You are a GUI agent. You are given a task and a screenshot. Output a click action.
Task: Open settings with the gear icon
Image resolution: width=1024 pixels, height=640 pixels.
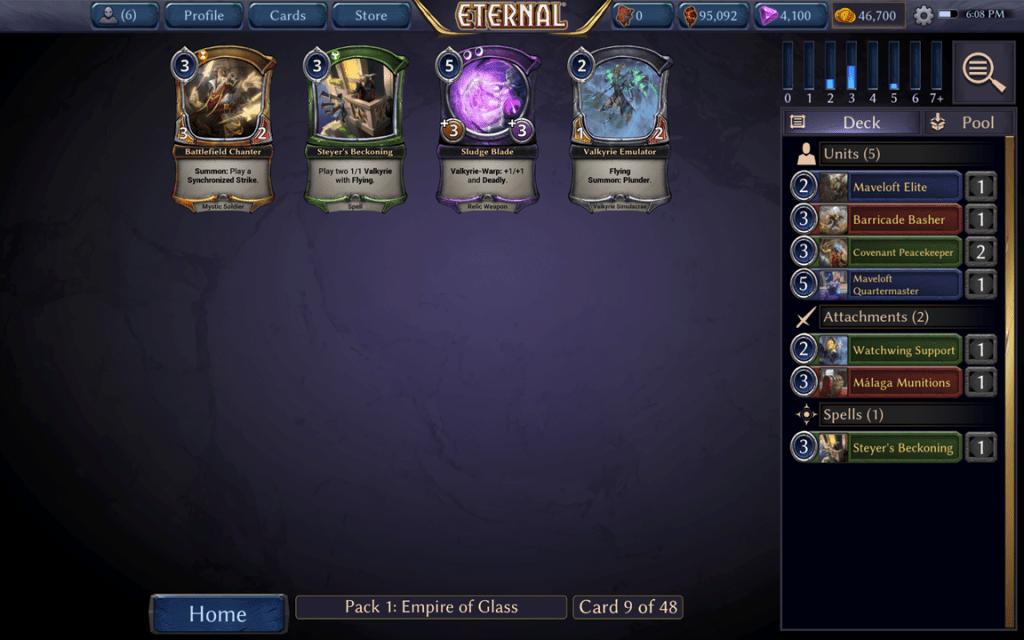point(923,15)
